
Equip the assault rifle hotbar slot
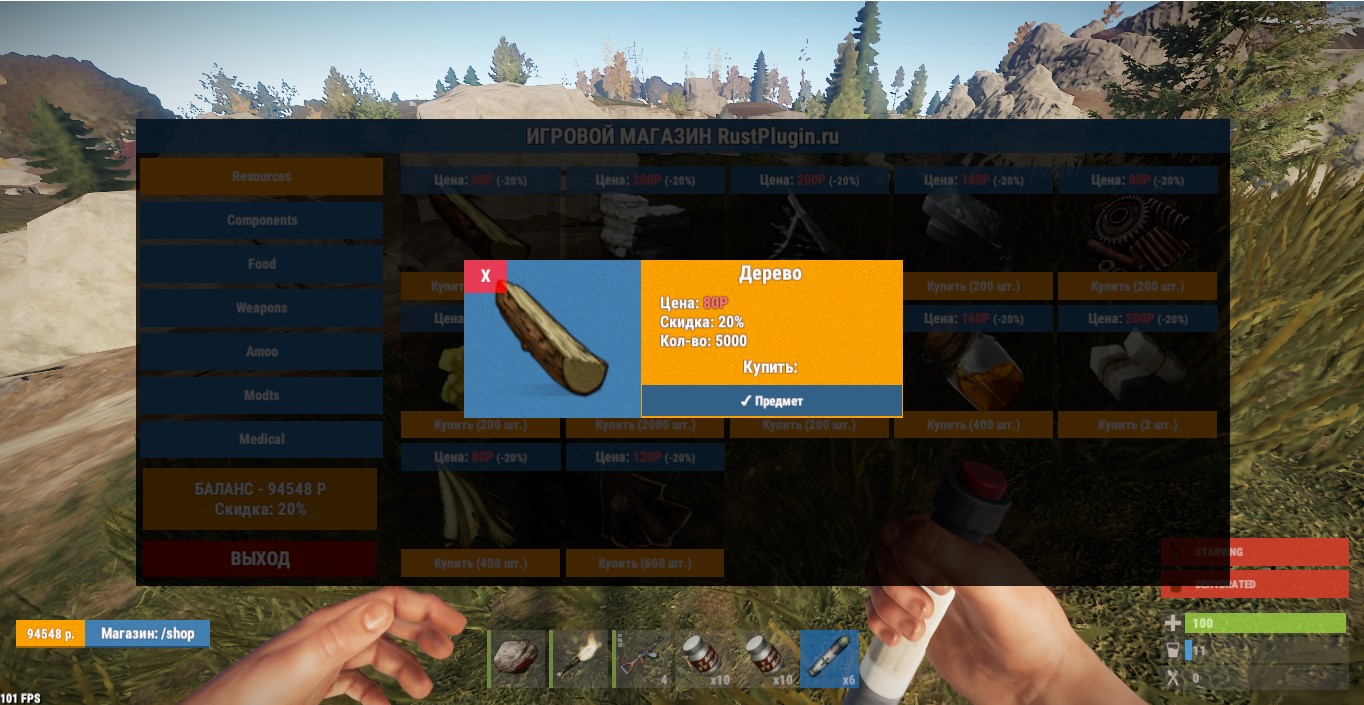point(642,659)
